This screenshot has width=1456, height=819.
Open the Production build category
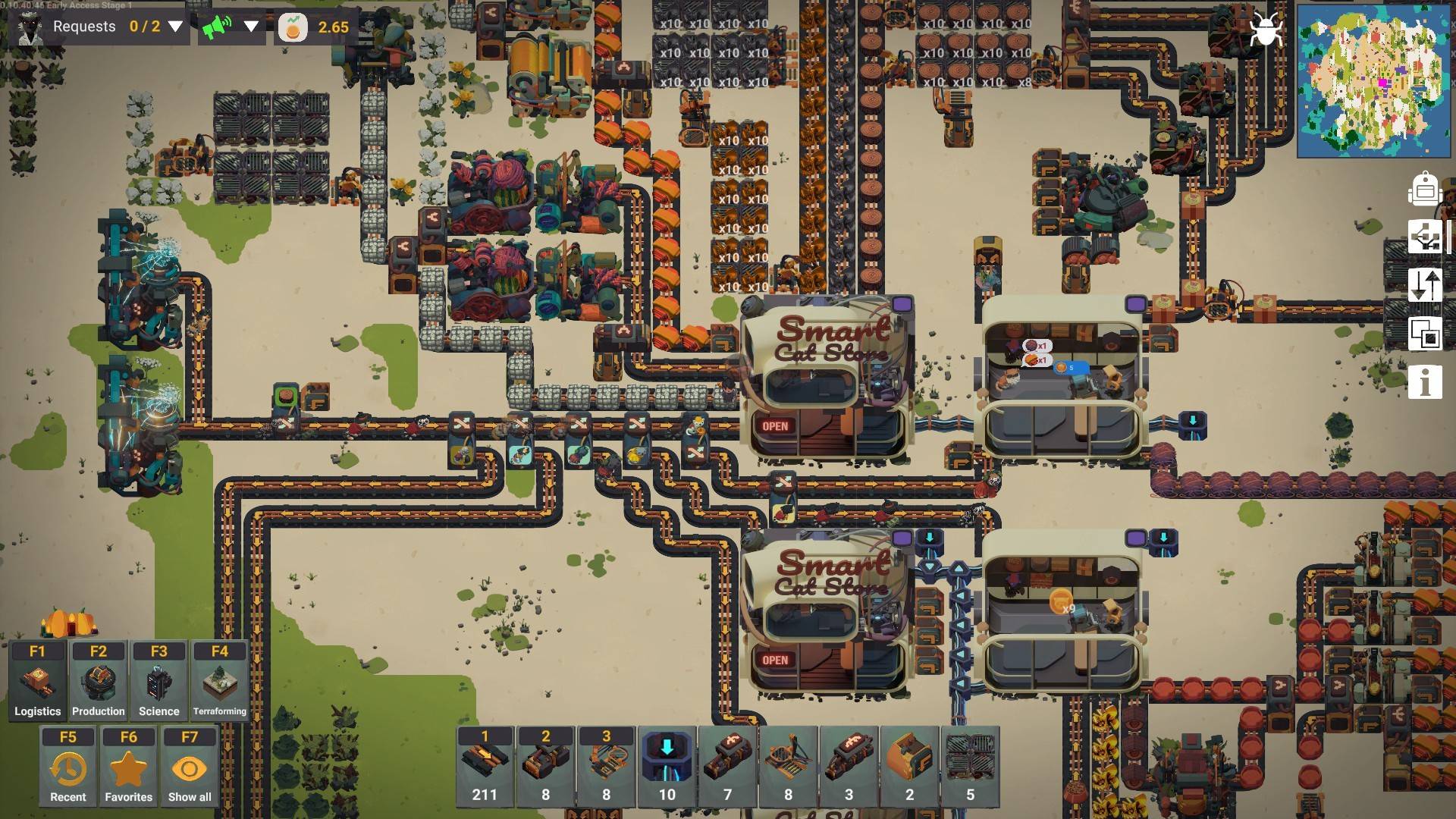[x=98, y=682]
